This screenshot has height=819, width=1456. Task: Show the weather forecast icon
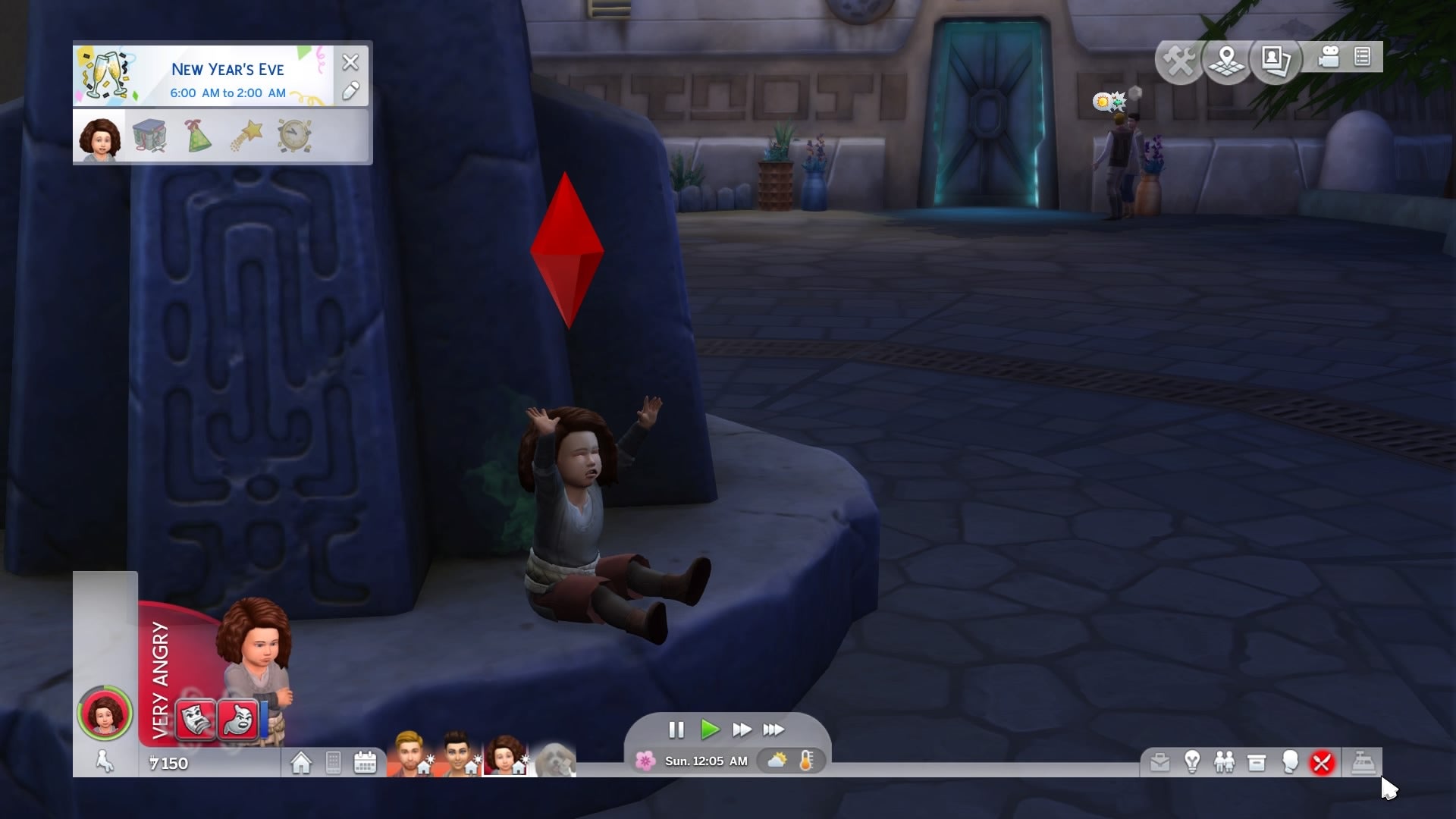(x=777, y=761)
